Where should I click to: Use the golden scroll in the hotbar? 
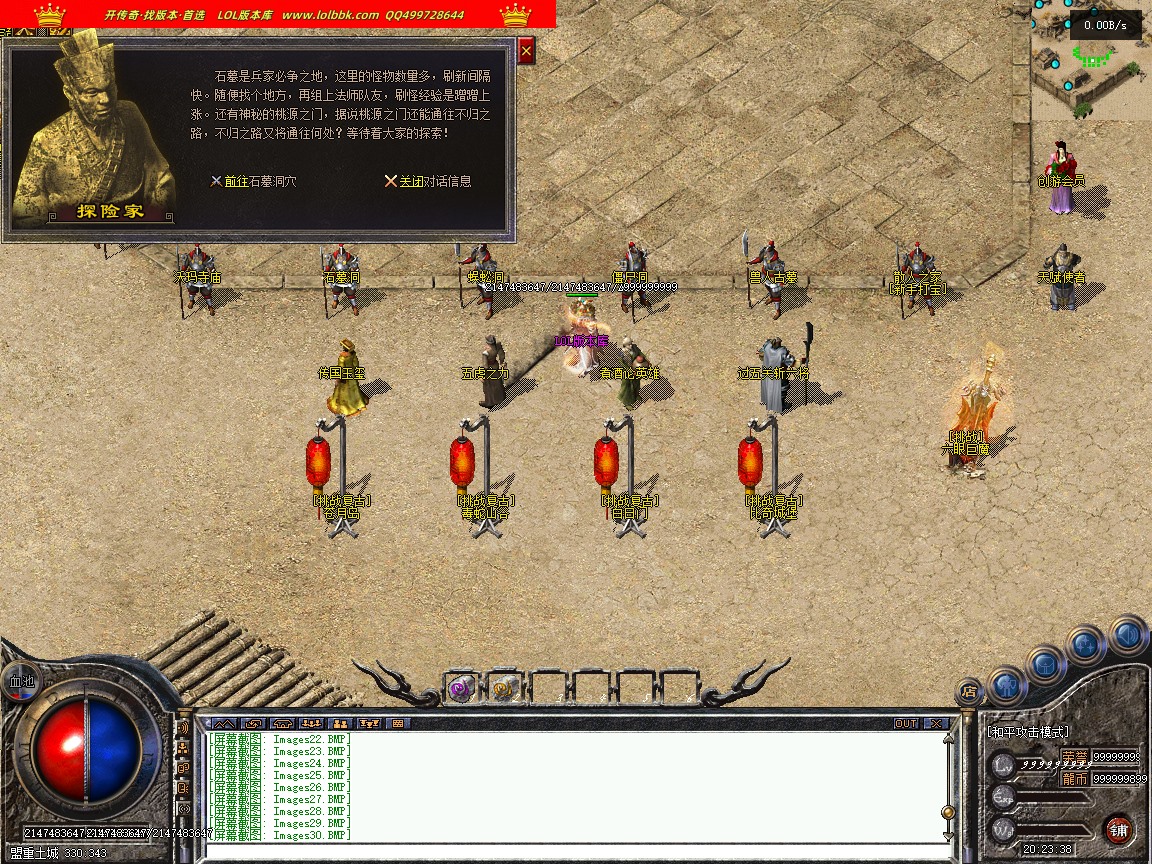point(503,688)
